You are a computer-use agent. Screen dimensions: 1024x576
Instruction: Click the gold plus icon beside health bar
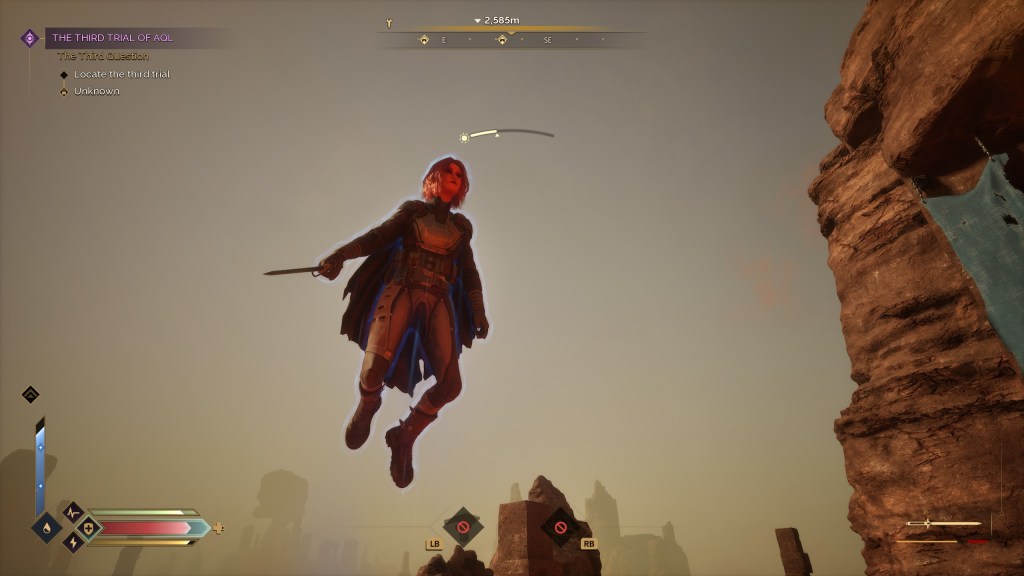[x=218, y=527]
